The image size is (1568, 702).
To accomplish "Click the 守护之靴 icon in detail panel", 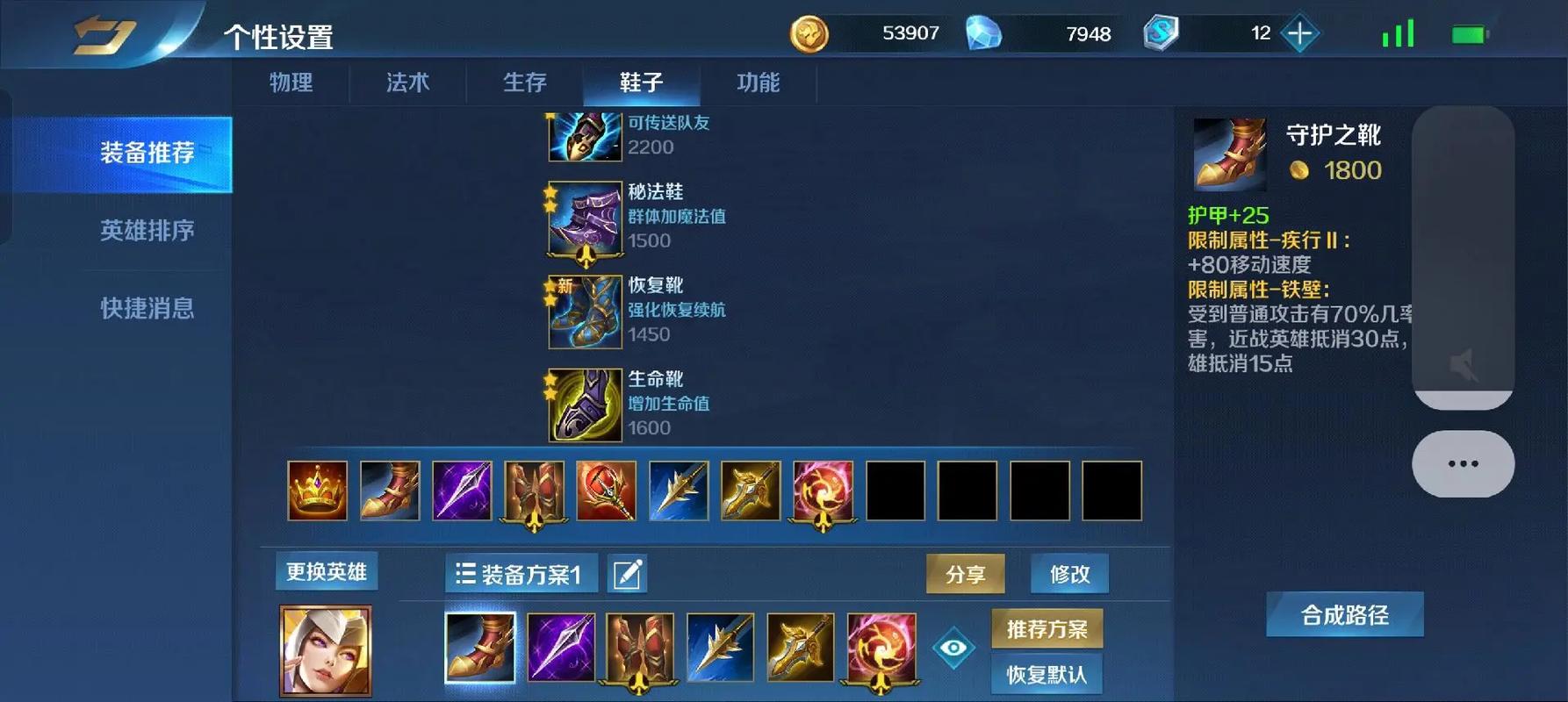I will click(1228, 154).
